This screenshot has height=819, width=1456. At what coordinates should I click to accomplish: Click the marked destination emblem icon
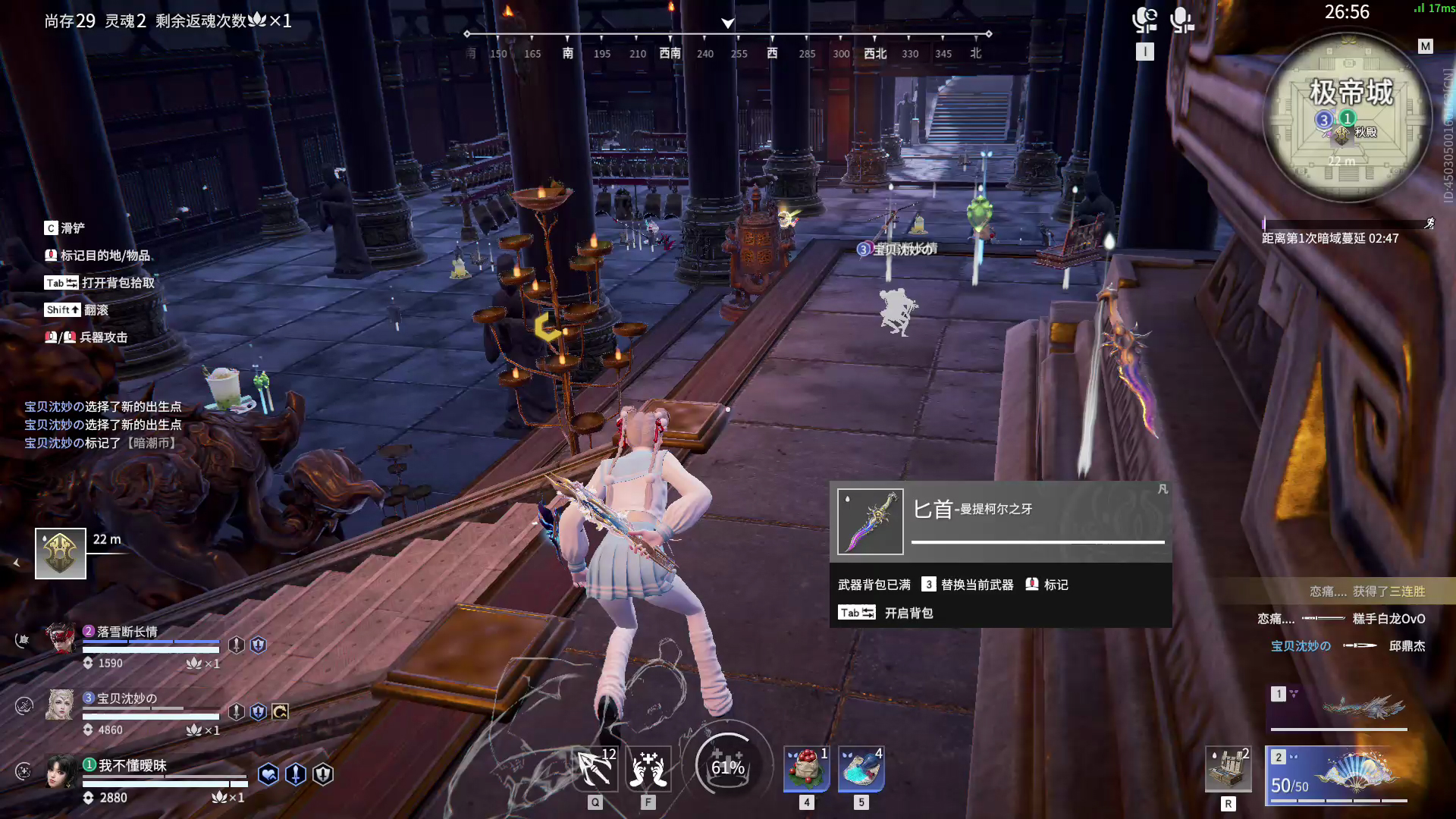tap(61, 554)
